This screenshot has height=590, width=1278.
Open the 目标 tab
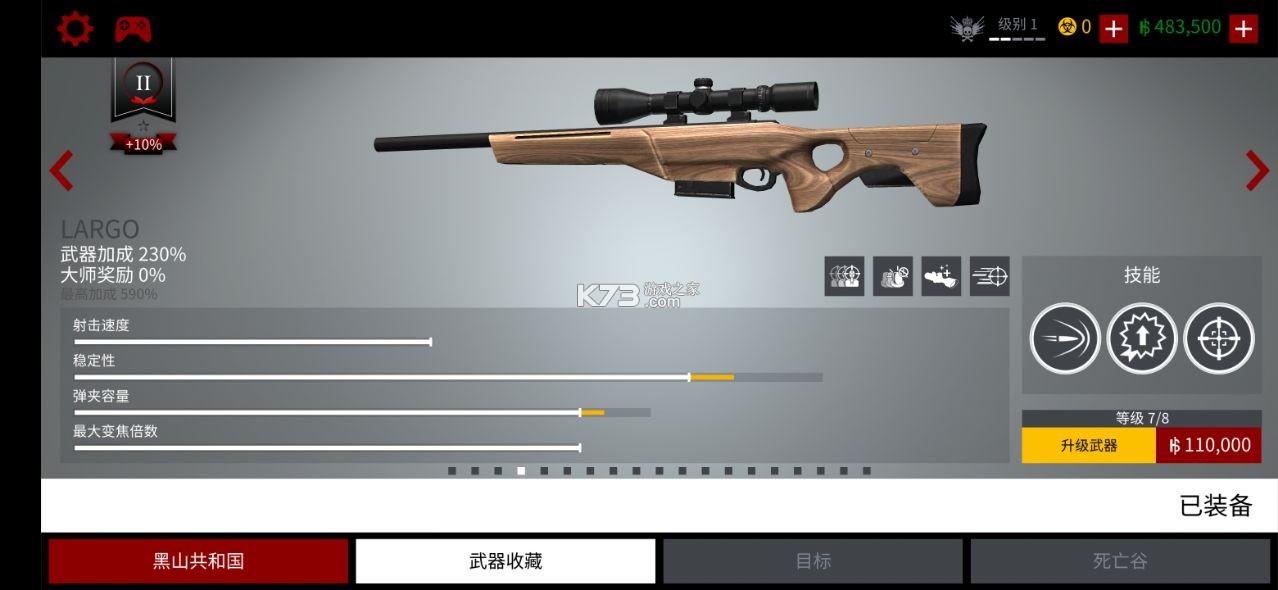[x=813, y=561]
